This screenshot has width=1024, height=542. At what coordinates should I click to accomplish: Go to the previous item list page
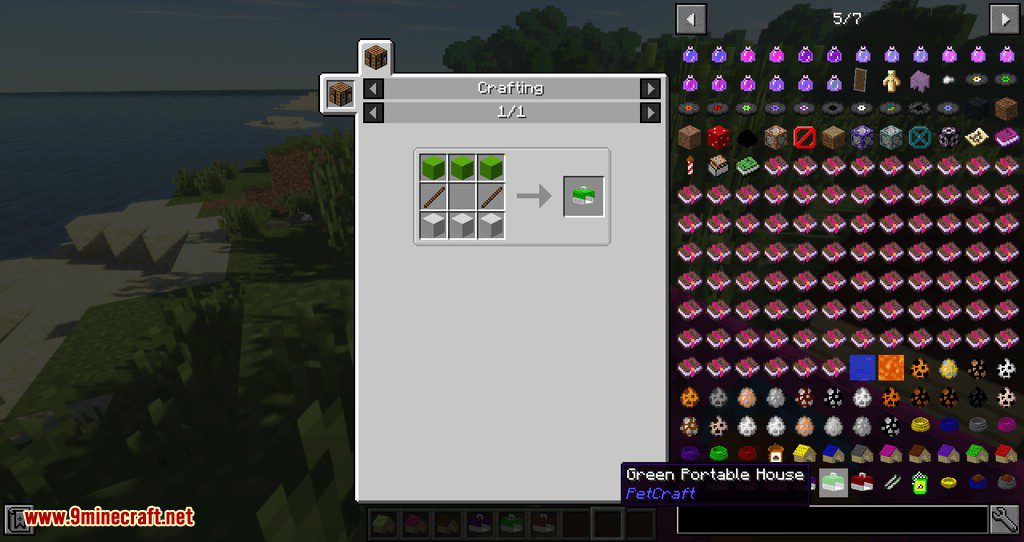pyautogui.click(x=691, y=18)
